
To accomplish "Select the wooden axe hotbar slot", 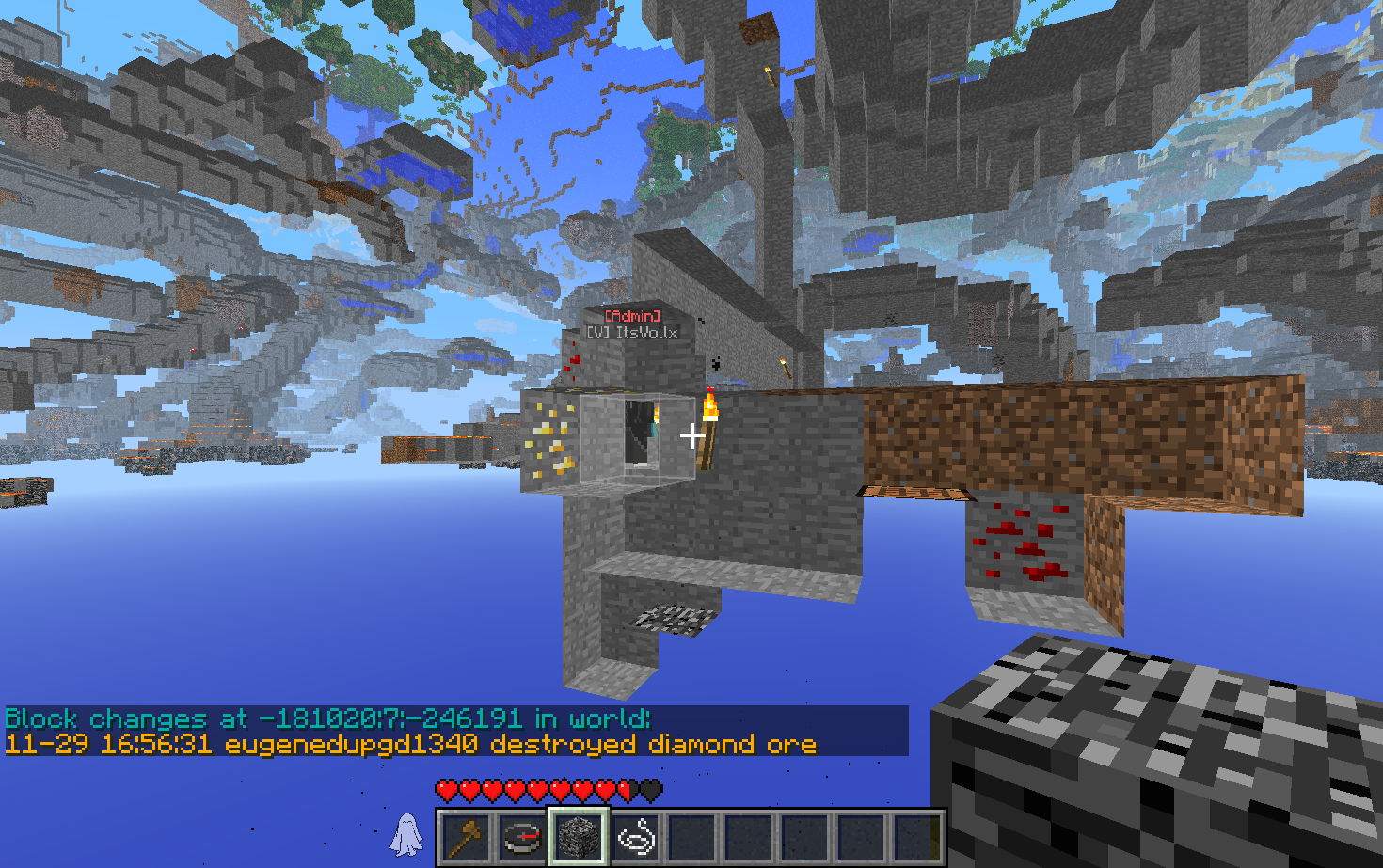I will tap(466, 836).
